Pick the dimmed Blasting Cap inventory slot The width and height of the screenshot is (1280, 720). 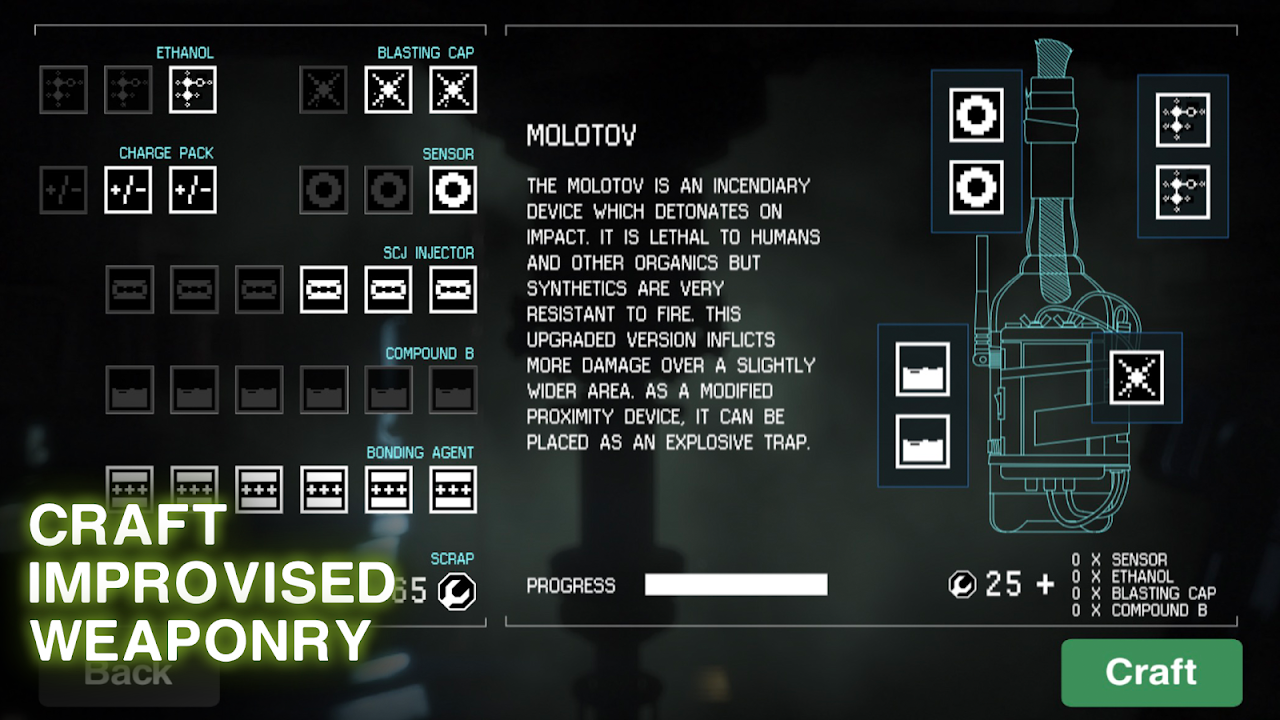[323, 90]
